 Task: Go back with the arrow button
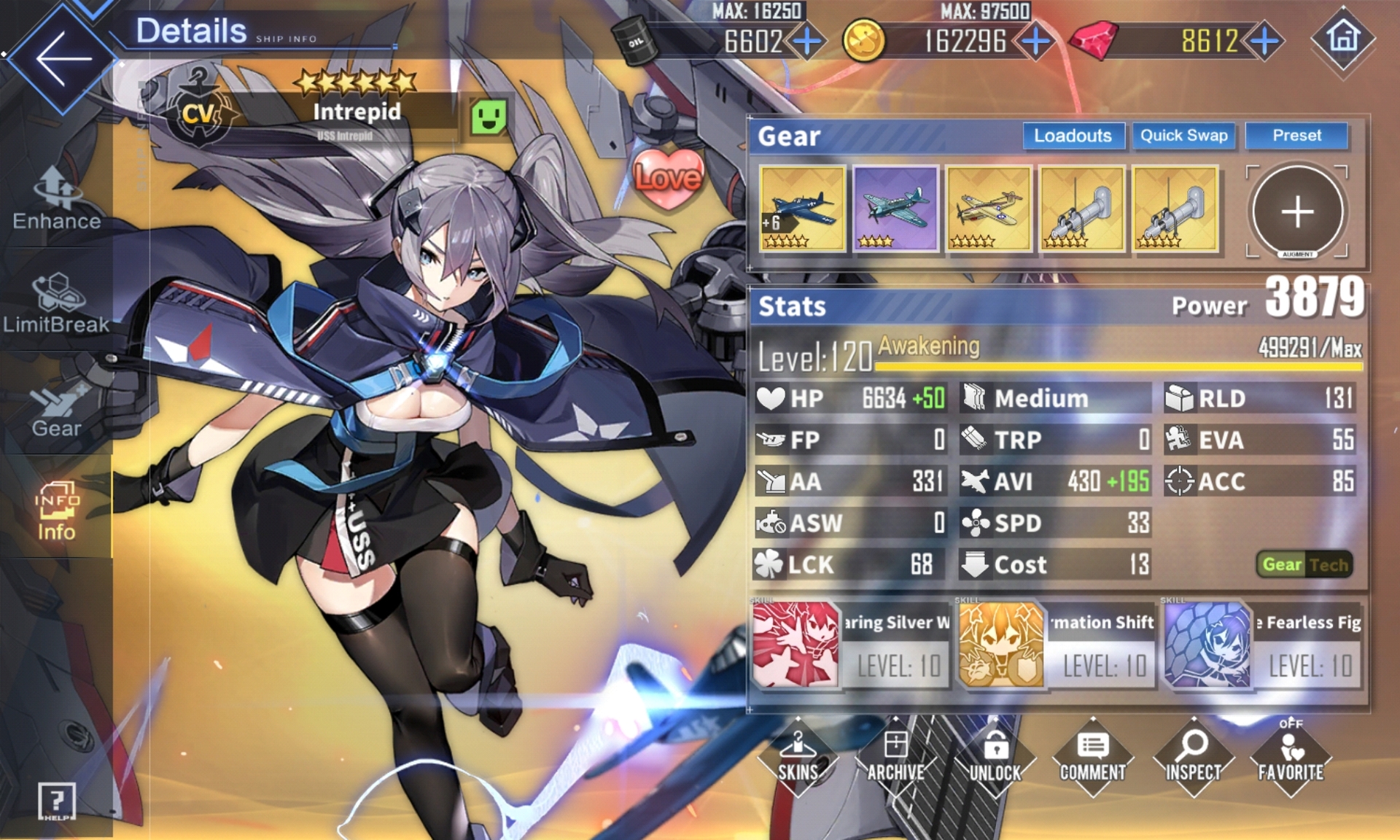(x=62, y=58)
